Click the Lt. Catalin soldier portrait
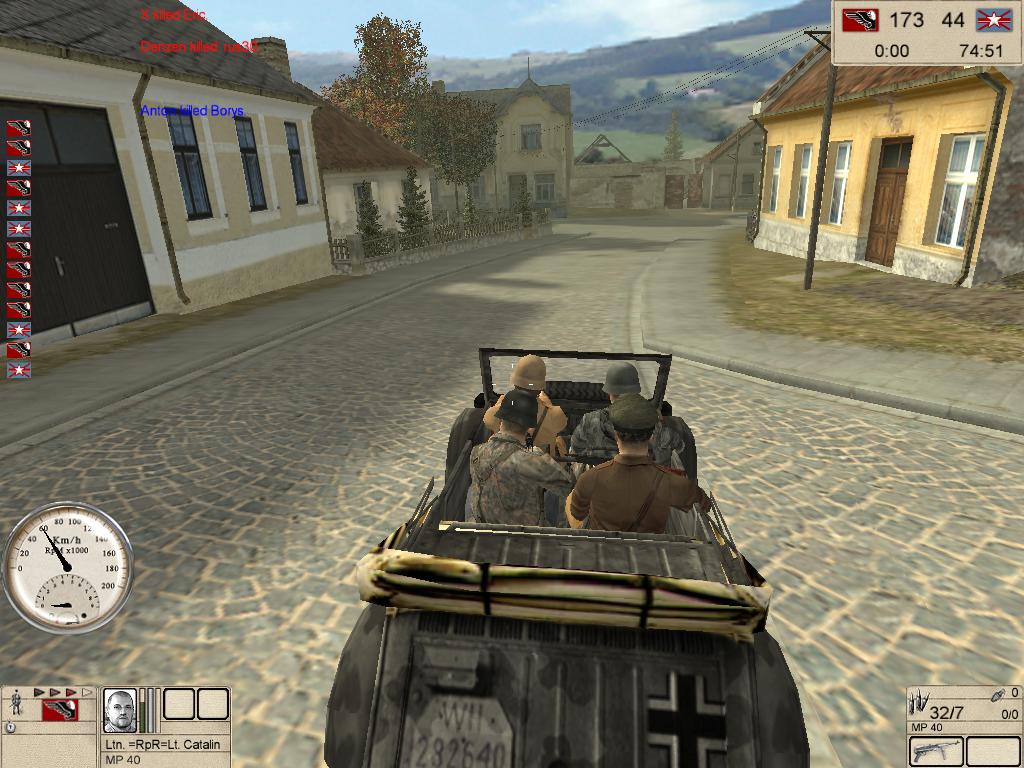 point(120,710)
